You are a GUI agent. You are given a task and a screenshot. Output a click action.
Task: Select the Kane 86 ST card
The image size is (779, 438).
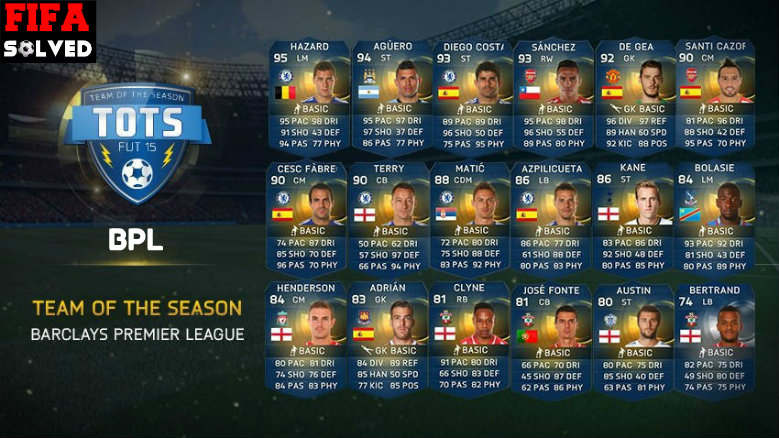634,217
